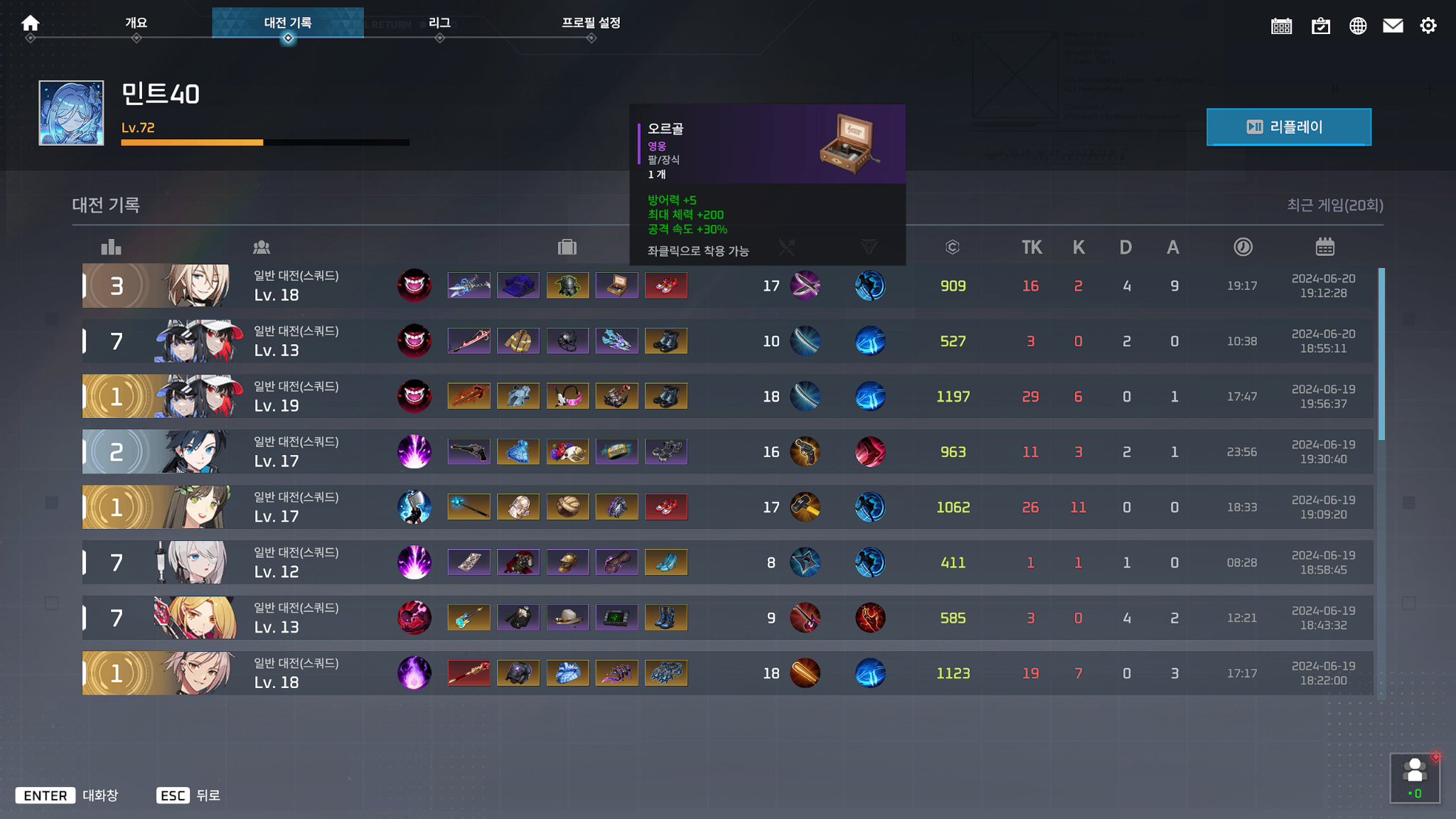Open the mail envelope icon
The image size is (1456, 819).
(x=1392, y=26)
